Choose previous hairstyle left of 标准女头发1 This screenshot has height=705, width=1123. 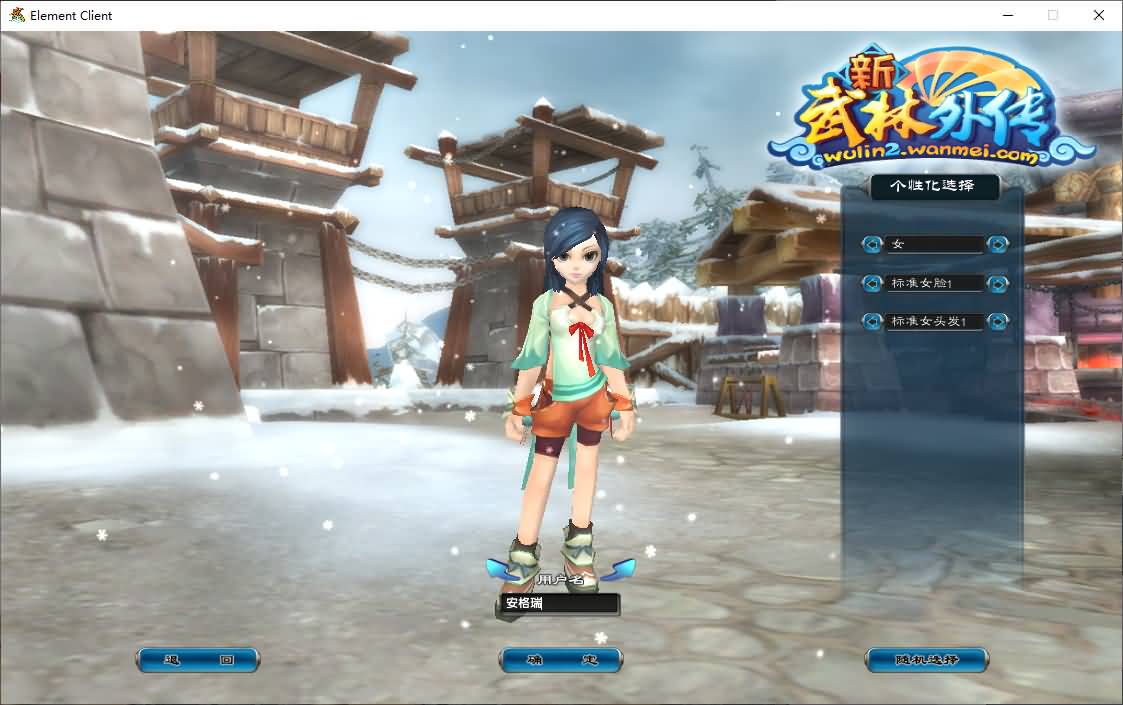pyautogui.click(x=873, y=322)
